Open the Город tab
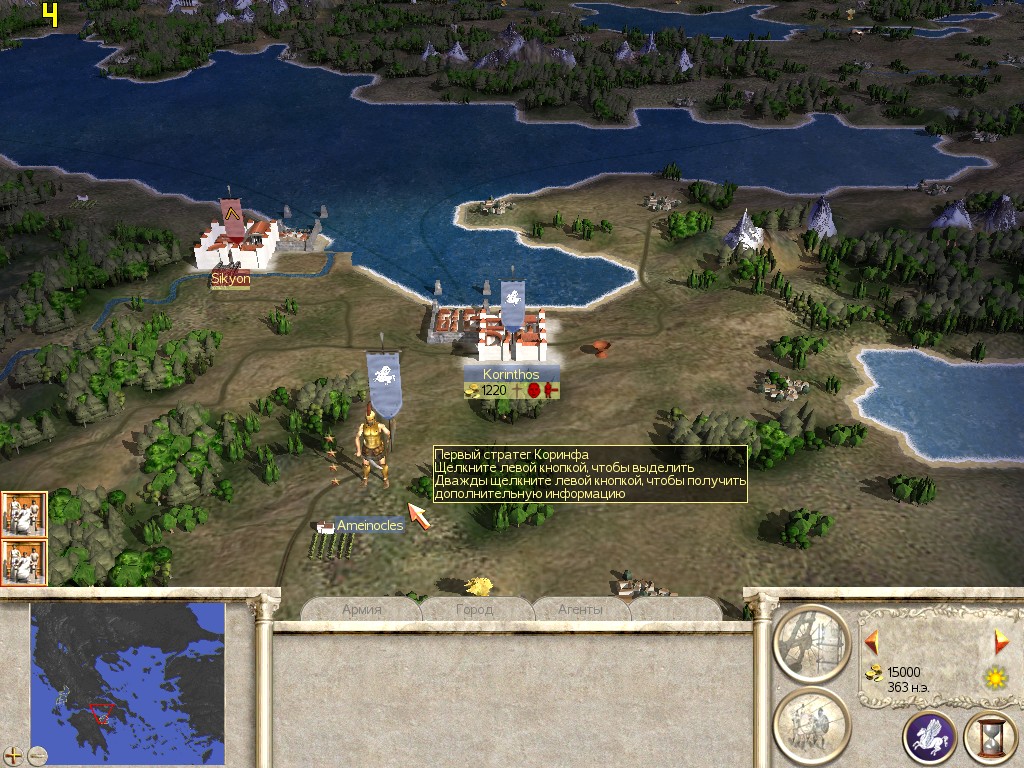This screenshot has width=1024, height=768. click(x=474, y=609)
